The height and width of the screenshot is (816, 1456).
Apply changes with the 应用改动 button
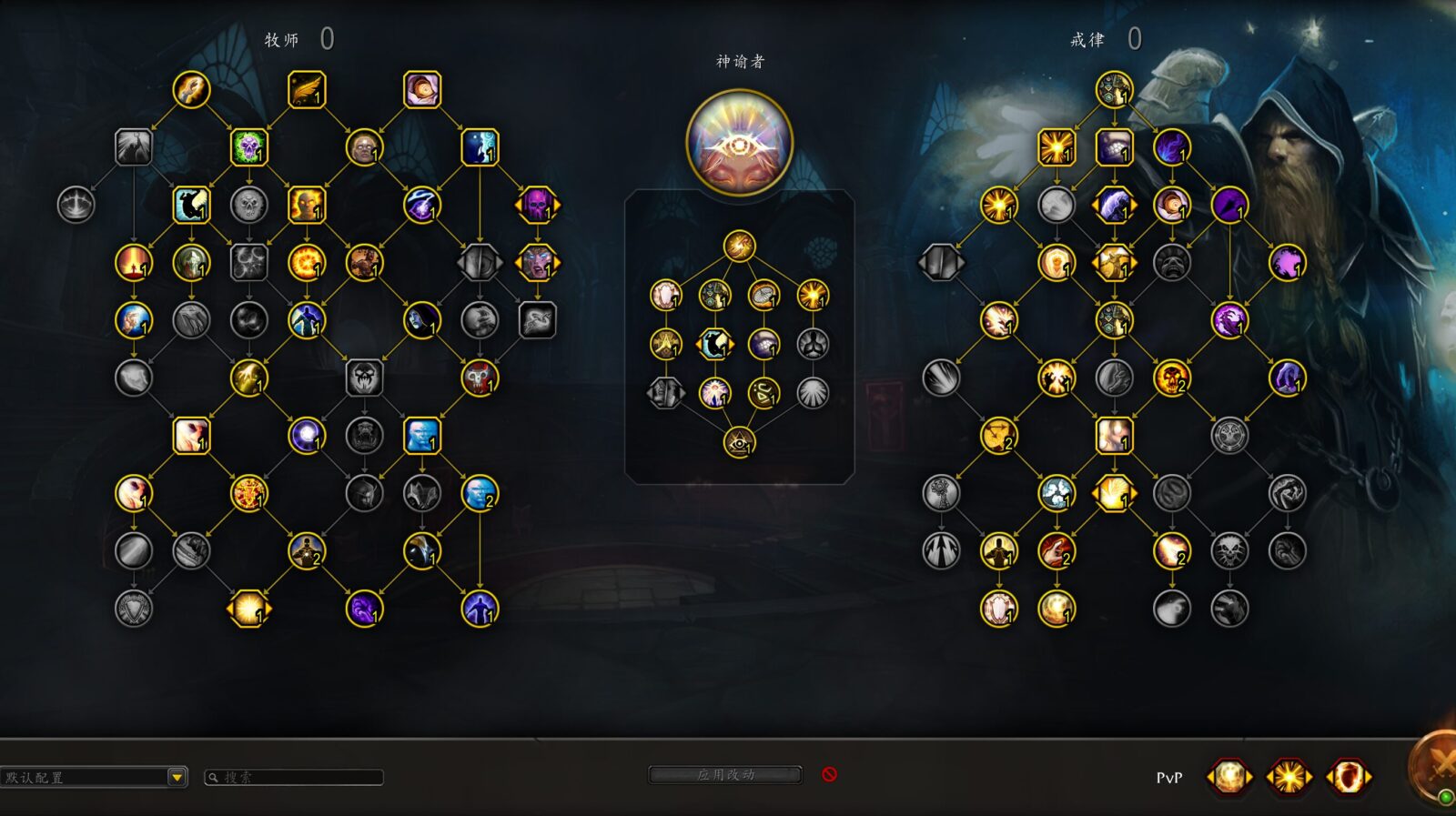725,775
